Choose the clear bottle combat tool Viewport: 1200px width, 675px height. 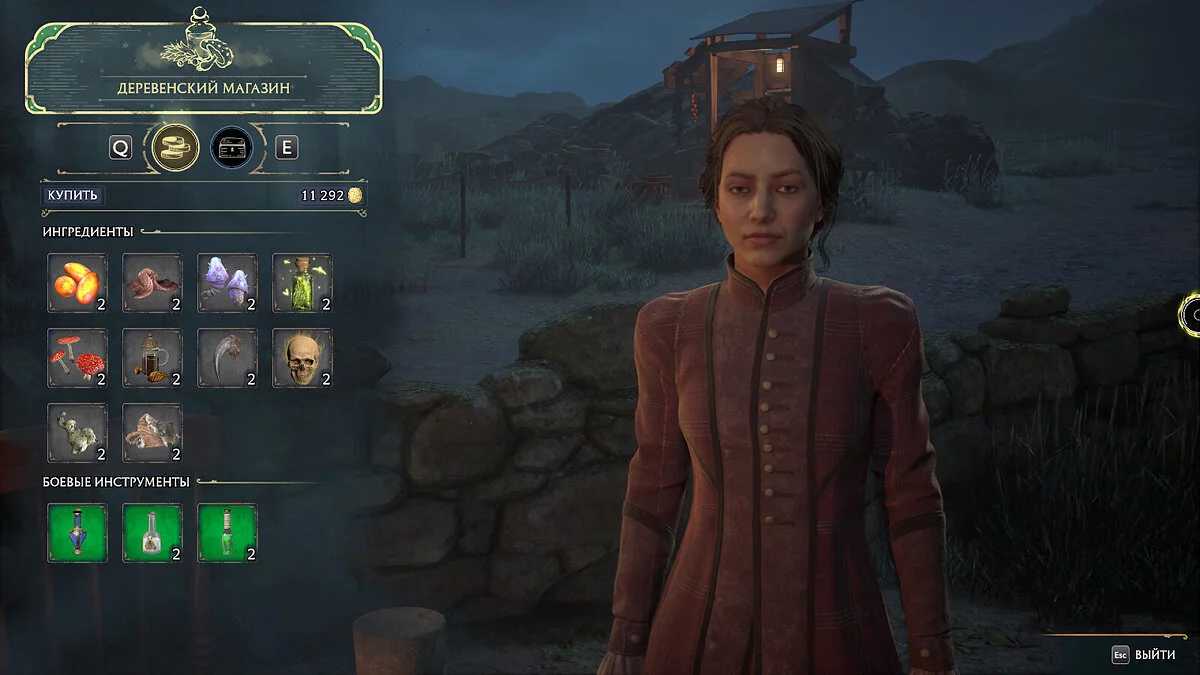pyautogui.click(x=152, y=533)
